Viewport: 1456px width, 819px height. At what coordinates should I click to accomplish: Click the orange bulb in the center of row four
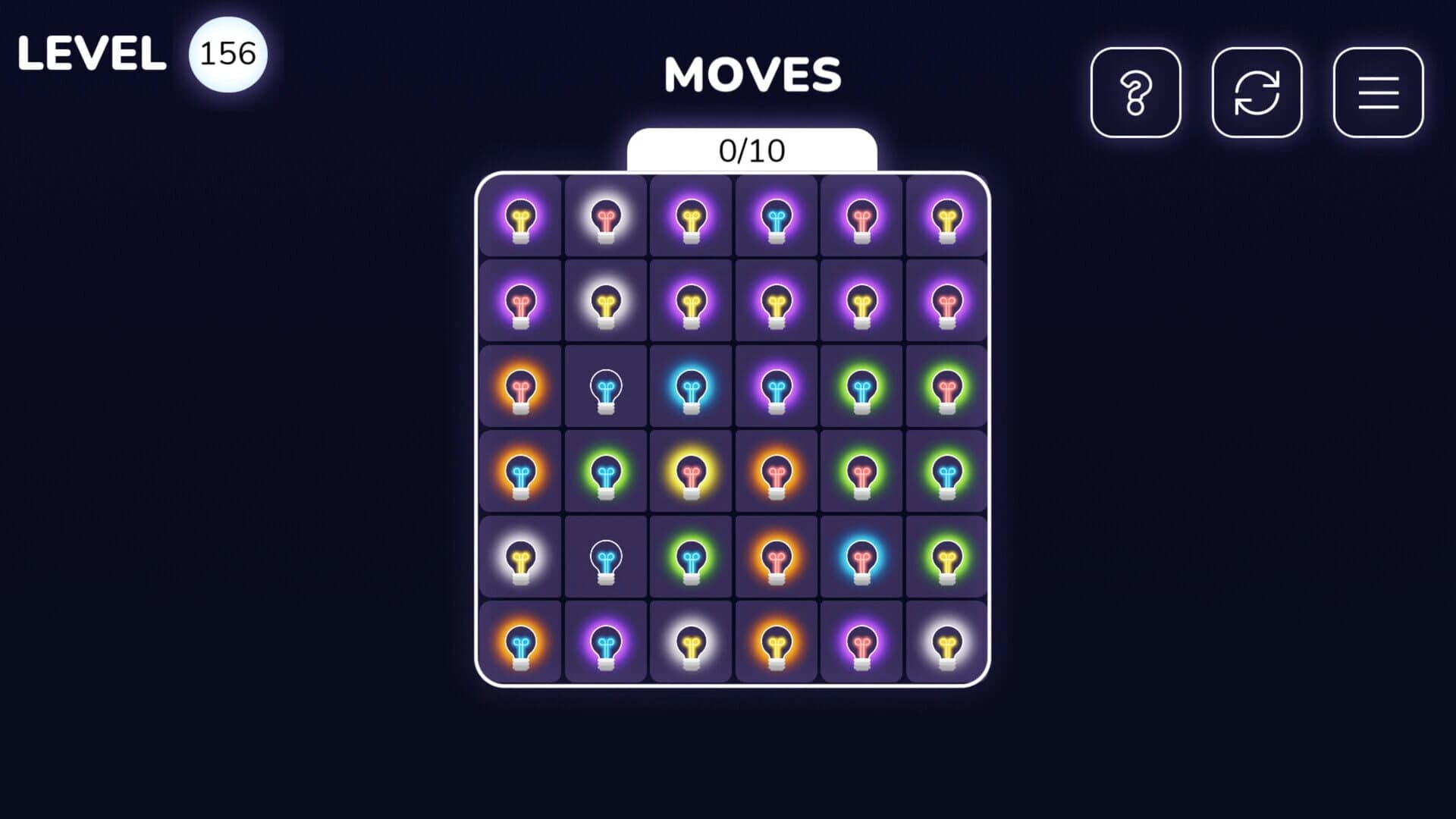[x=776, y=473]
